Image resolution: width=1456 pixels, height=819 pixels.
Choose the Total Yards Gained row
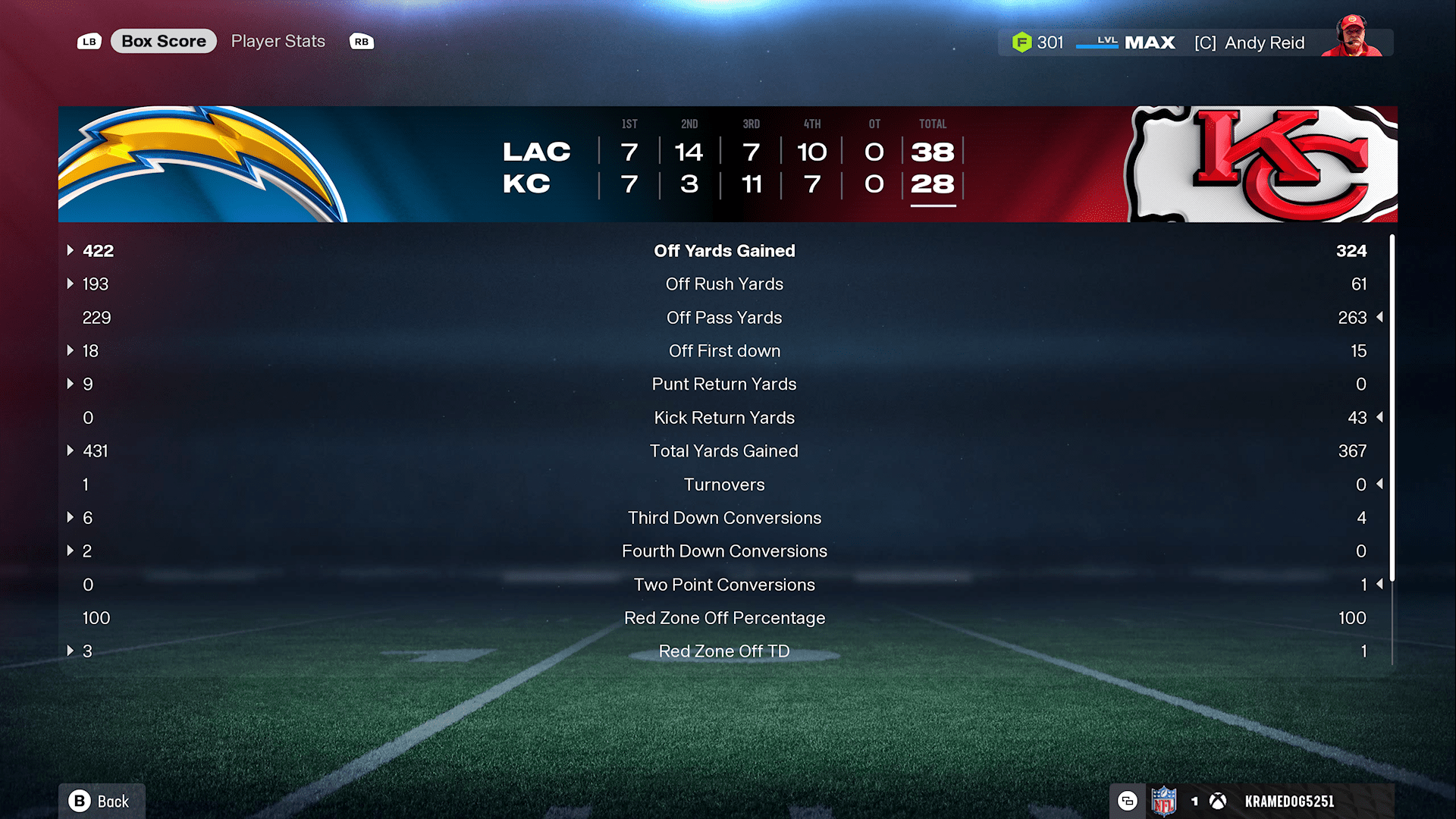(x=724, y=451)
